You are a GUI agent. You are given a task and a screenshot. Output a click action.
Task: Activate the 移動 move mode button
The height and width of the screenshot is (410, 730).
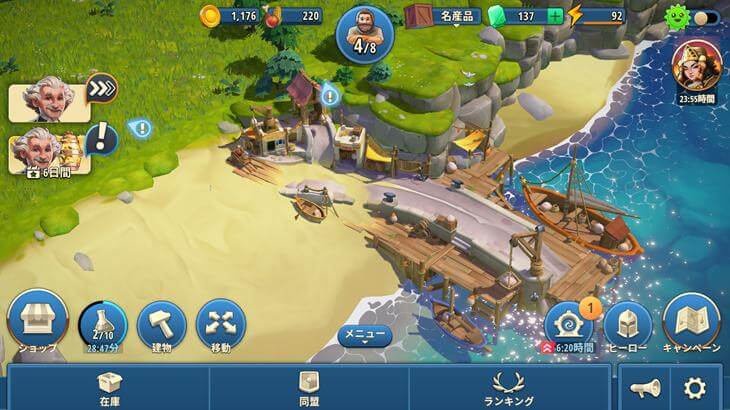(221, 324)
